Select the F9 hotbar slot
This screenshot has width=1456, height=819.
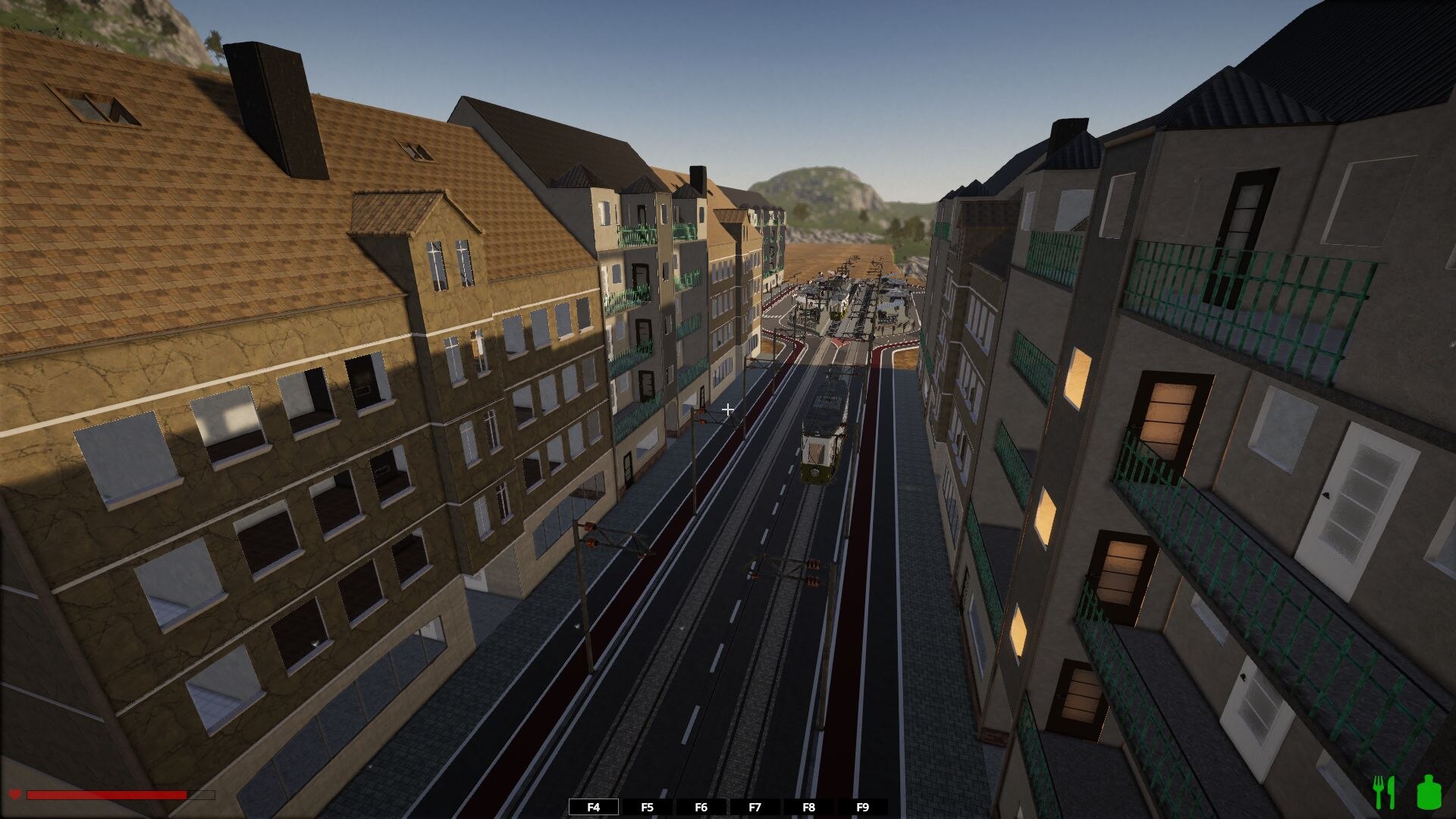tap(862, 807)
